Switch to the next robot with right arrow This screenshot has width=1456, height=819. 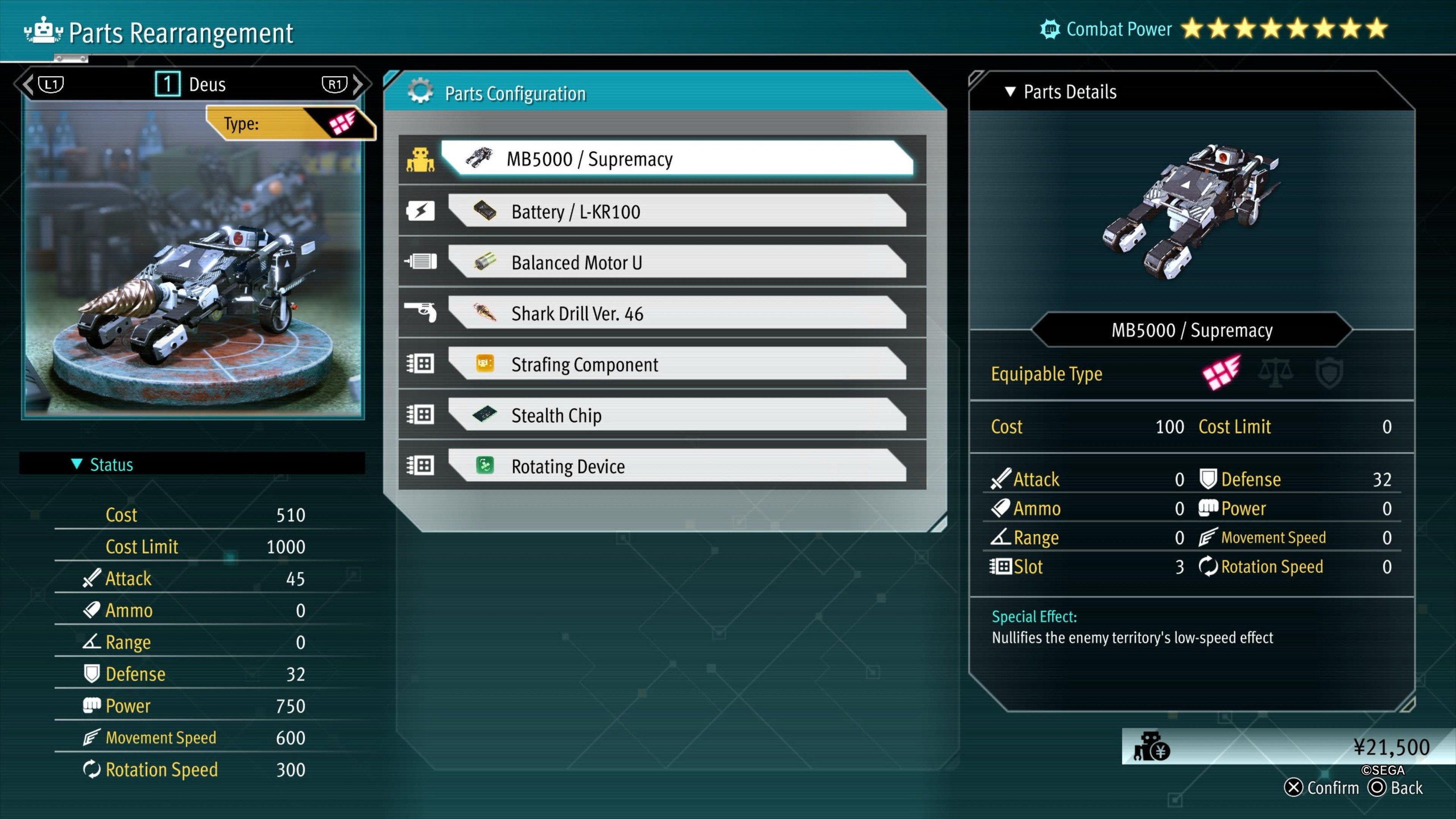pos(358,84)
